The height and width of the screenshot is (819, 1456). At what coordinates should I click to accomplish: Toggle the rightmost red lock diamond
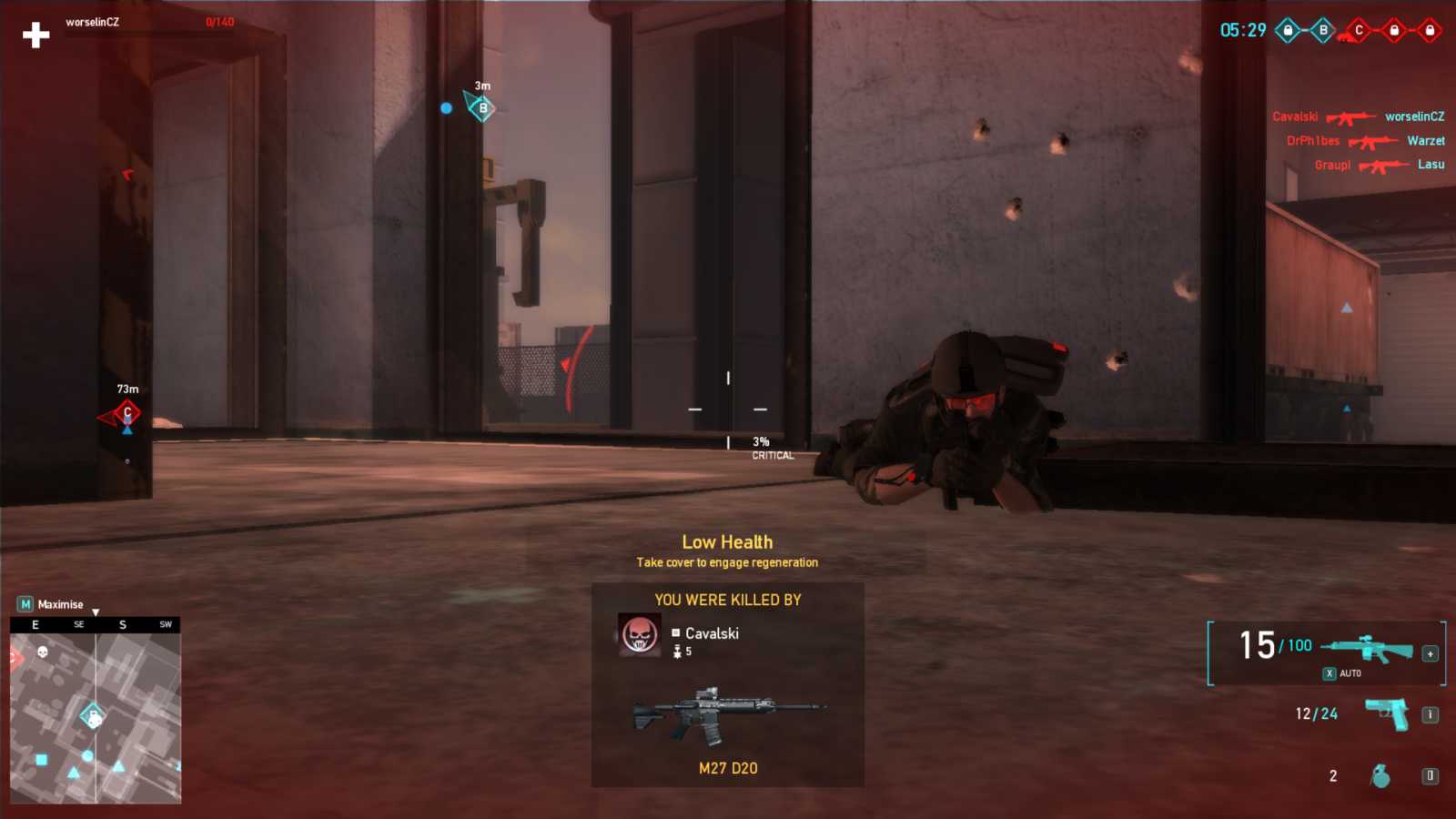(x=1430, y=29)
